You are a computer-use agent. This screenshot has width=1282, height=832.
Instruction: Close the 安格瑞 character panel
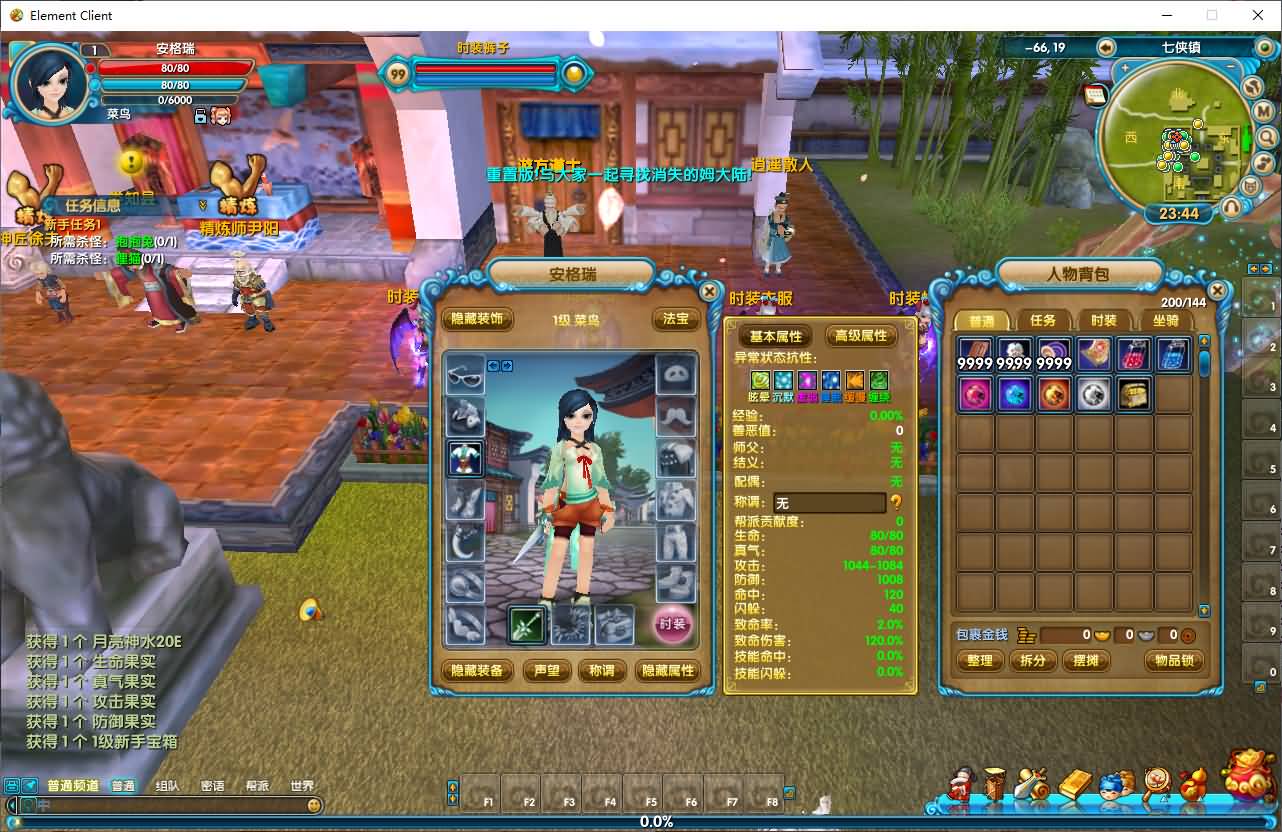click(709, 291)
